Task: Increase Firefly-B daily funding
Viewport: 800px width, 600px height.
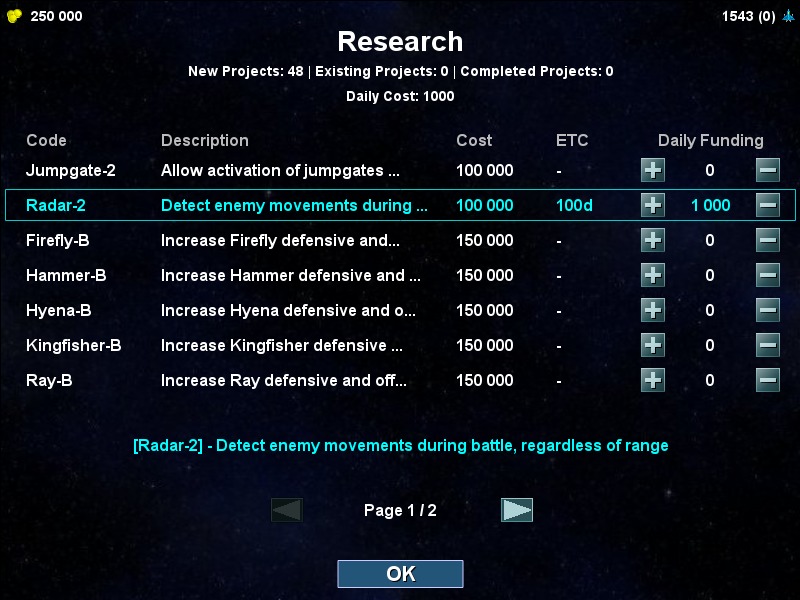Action: pyautogui.click(x=652, y=240)
